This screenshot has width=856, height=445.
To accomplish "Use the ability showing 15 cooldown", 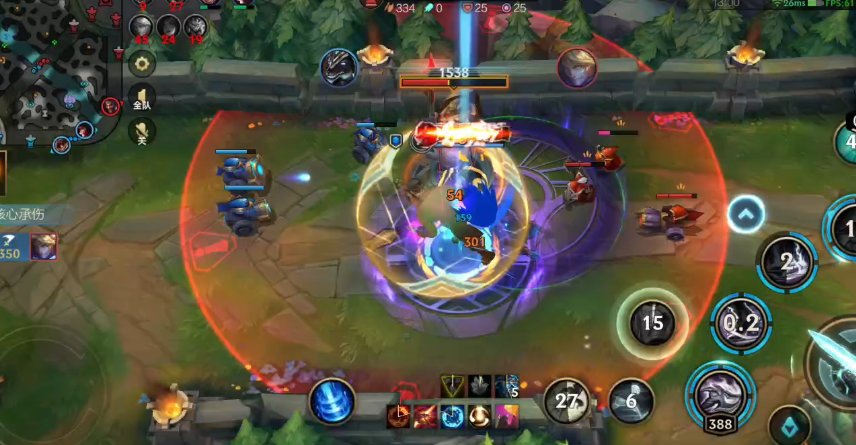I will coord(652,322).
